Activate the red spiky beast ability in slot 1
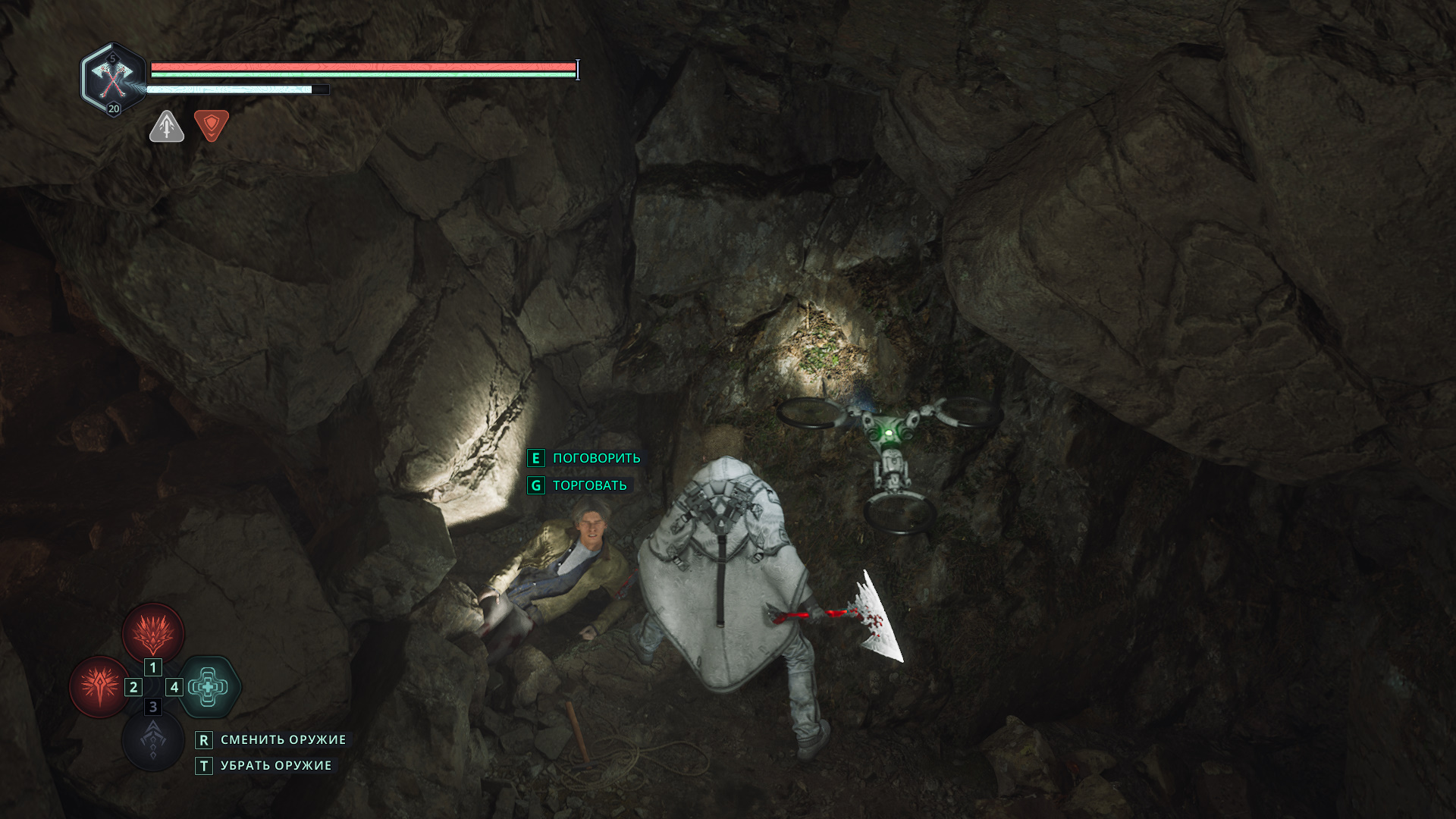Image resolution: width=1456 pixels, height=819 pixels. tap(153, 633)
